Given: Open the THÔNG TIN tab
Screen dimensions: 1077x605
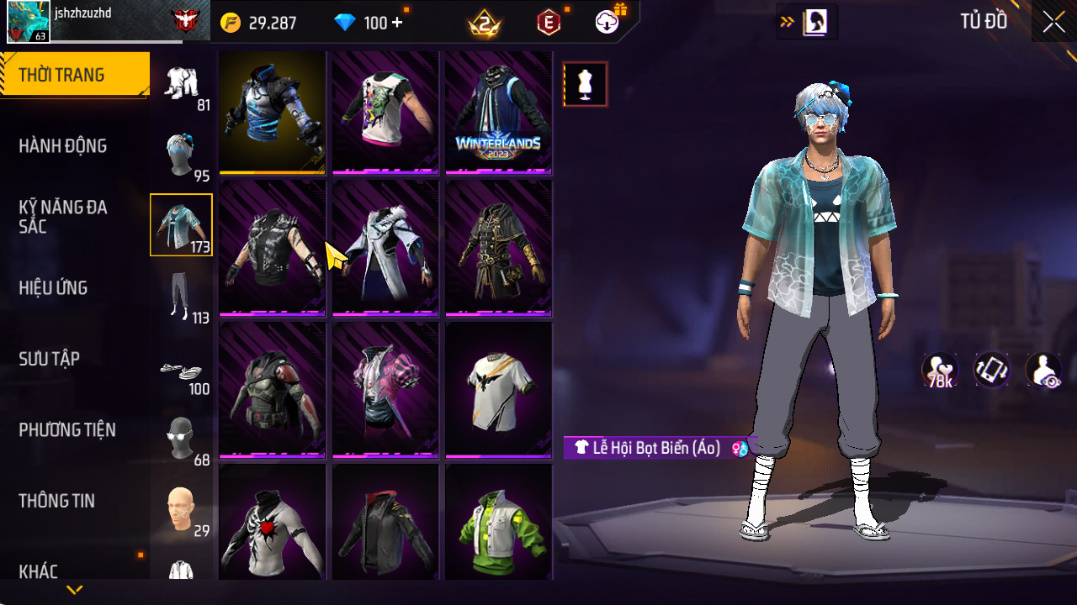Looking at the screenshot, I should coord(57,501).
